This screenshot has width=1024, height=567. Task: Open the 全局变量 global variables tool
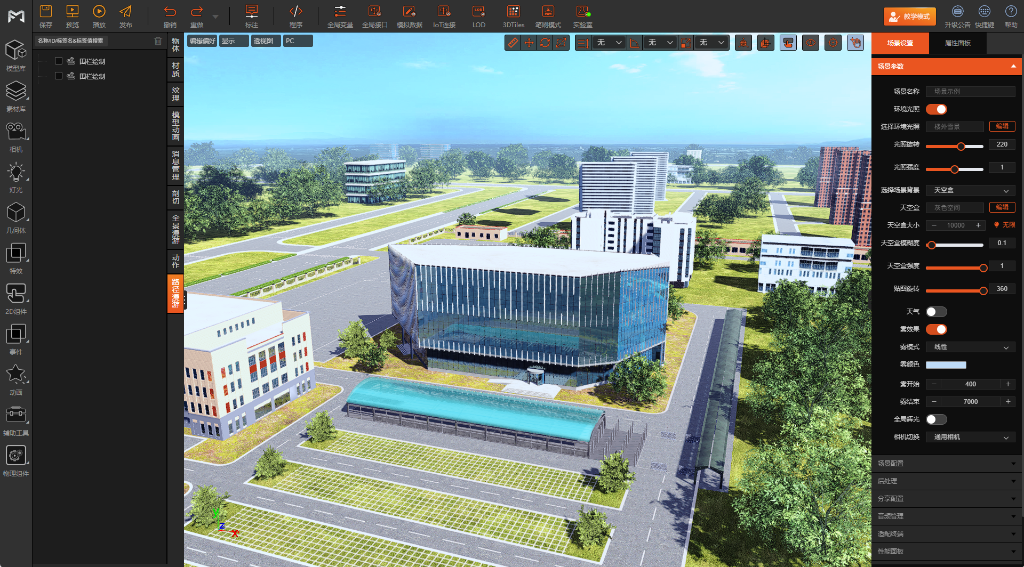click(x=339, y=14)
